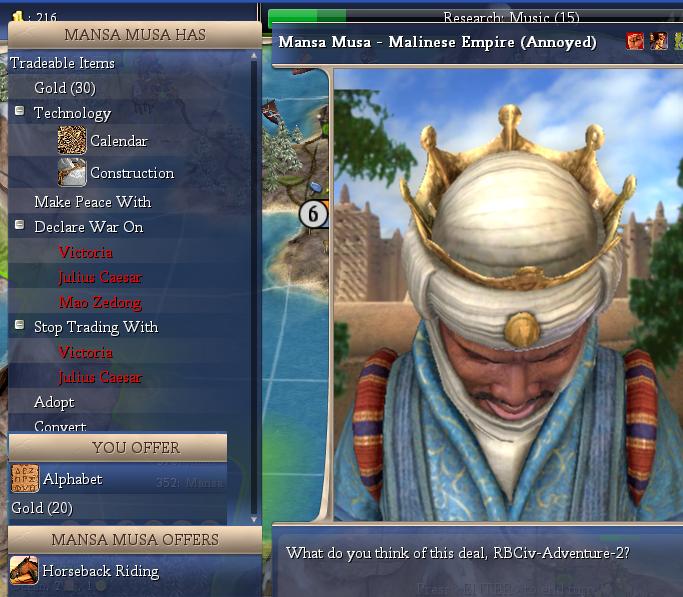The image size is (683, 597).
Task: Select Mao Zedong under Declare War On
Action: 100,302
